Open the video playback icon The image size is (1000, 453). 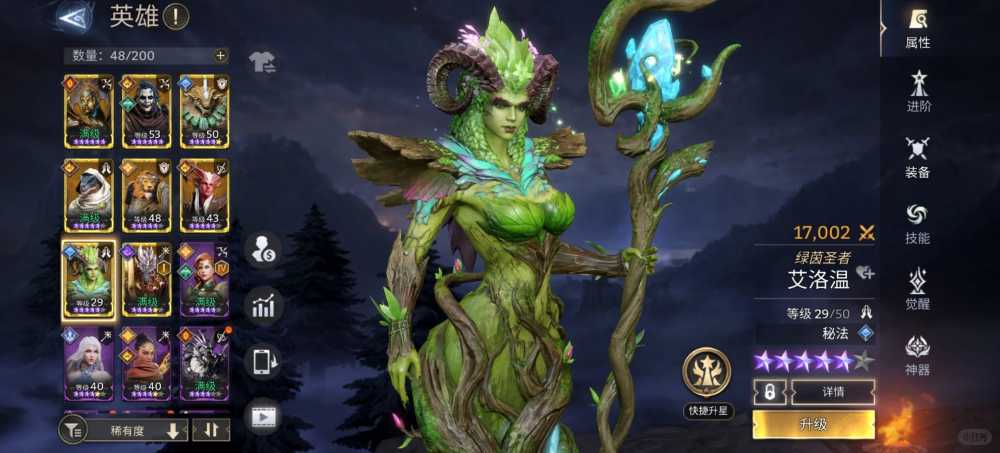coord(263,416)
